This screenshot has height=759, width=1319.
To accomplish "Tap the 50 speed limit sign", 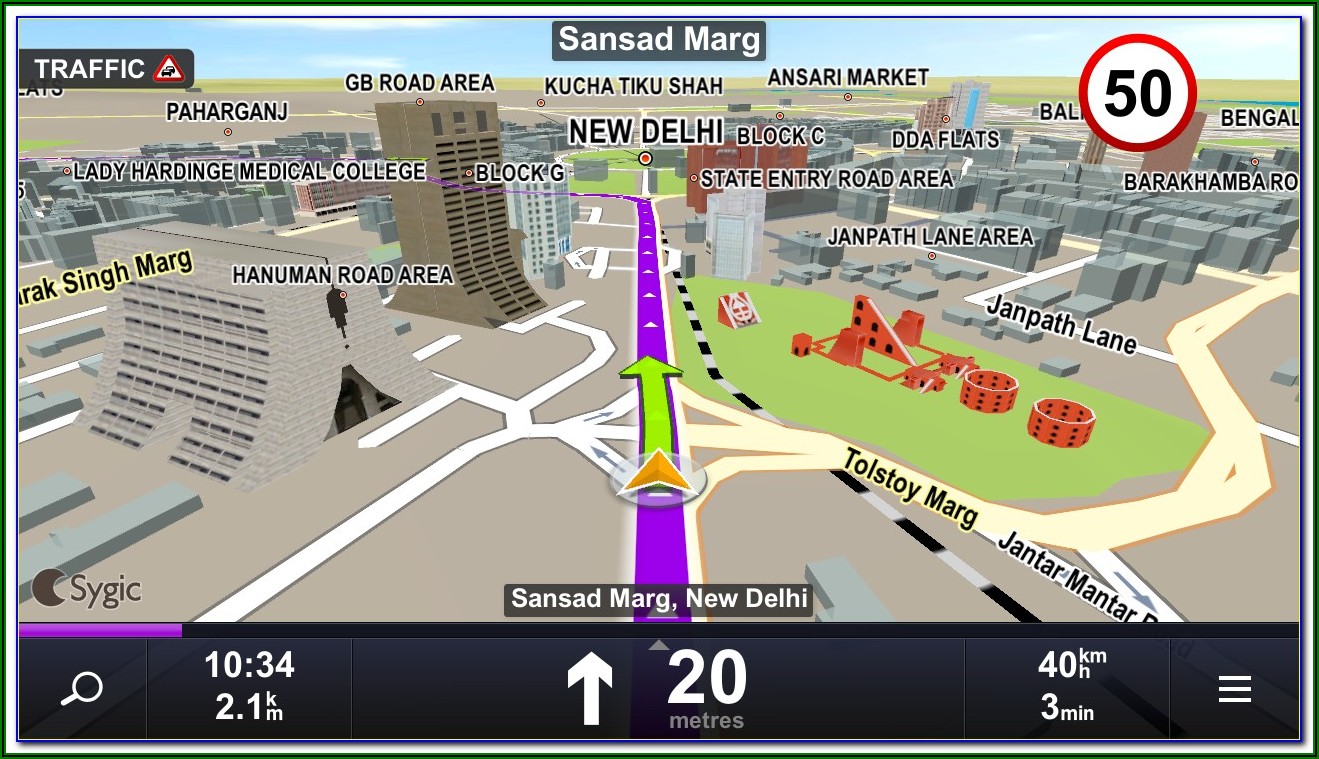I will (x=1138, y=94).
